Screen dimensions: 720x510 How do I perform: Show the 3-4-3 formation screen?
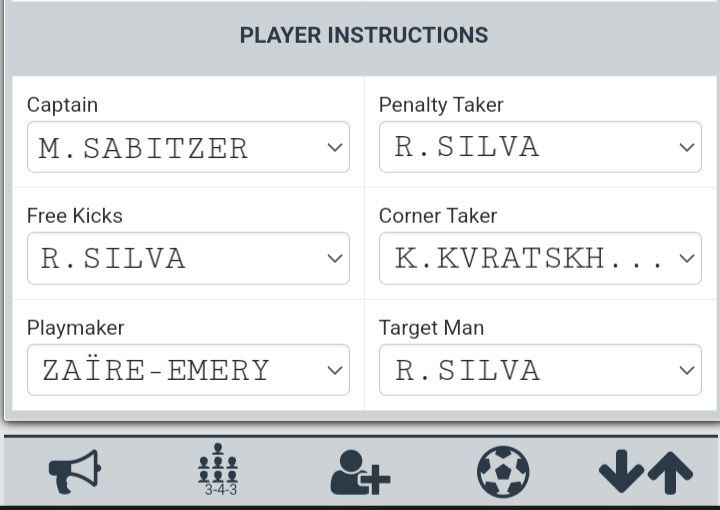218,471
